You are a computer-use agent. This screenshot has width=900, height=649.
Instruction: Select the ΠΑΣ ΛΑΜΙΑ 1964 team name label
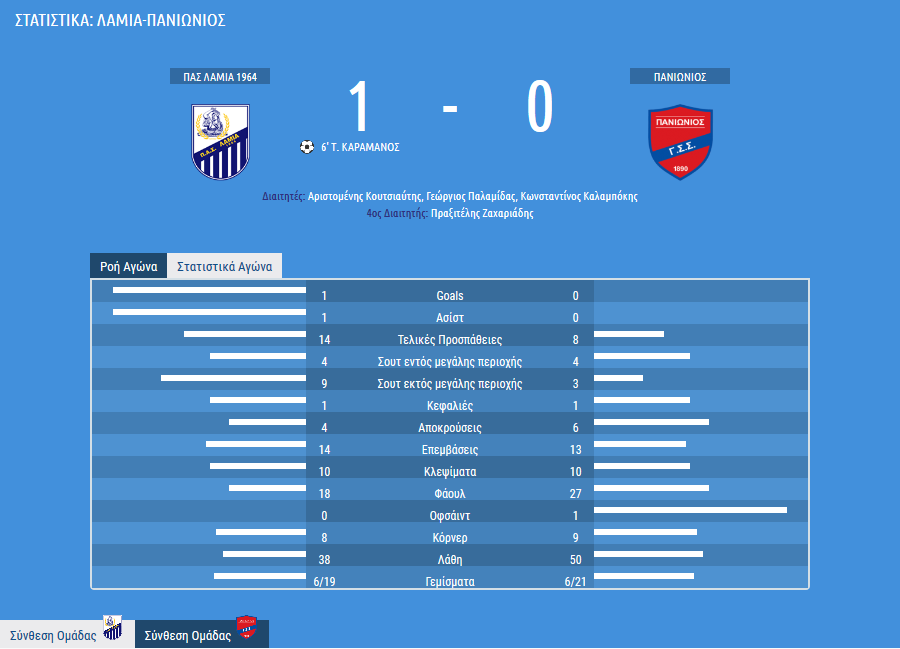tap(220, 77)
